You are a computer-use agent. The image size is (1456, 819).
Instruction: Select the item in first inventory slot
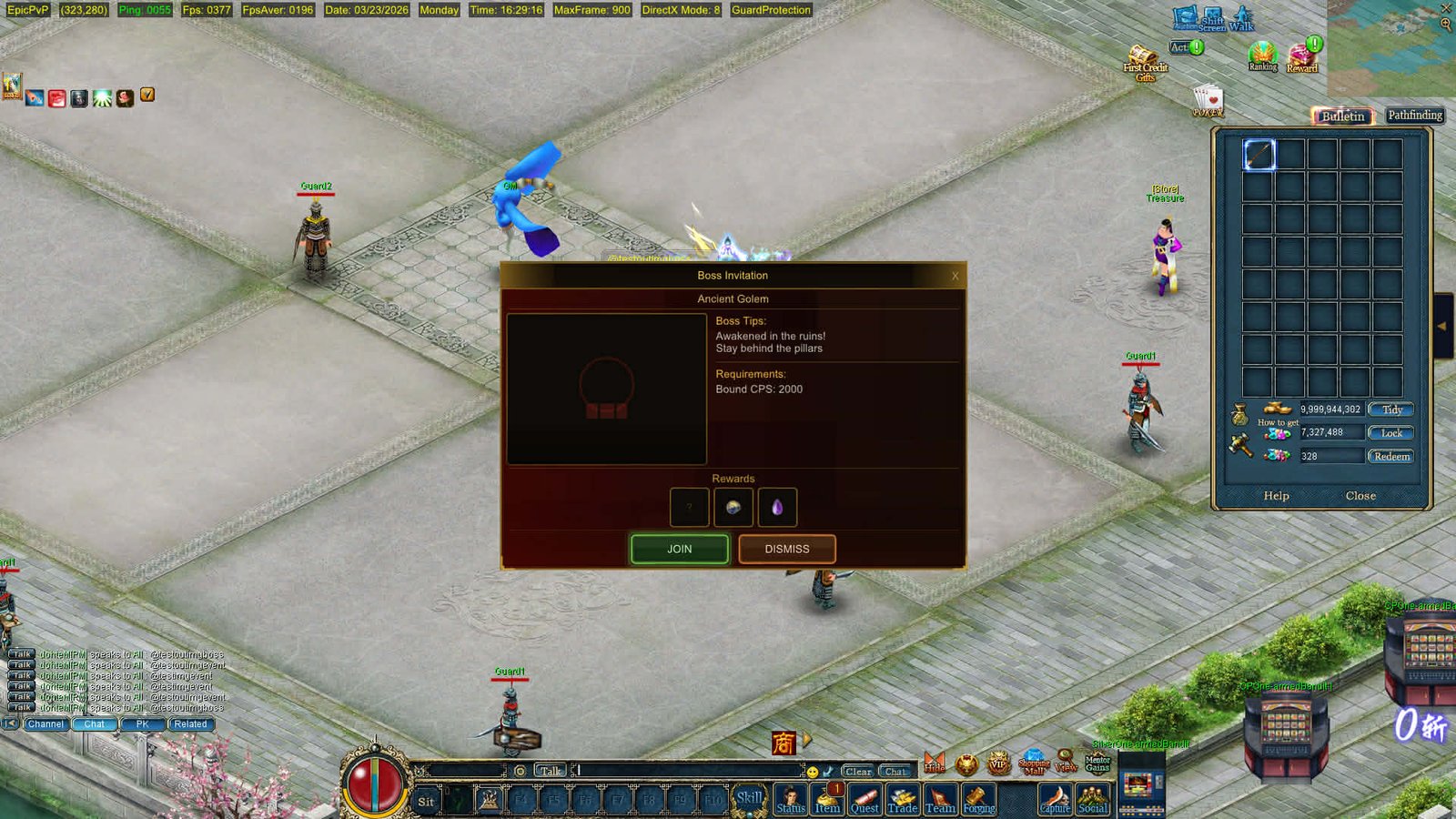click(x=1259, y=154)
